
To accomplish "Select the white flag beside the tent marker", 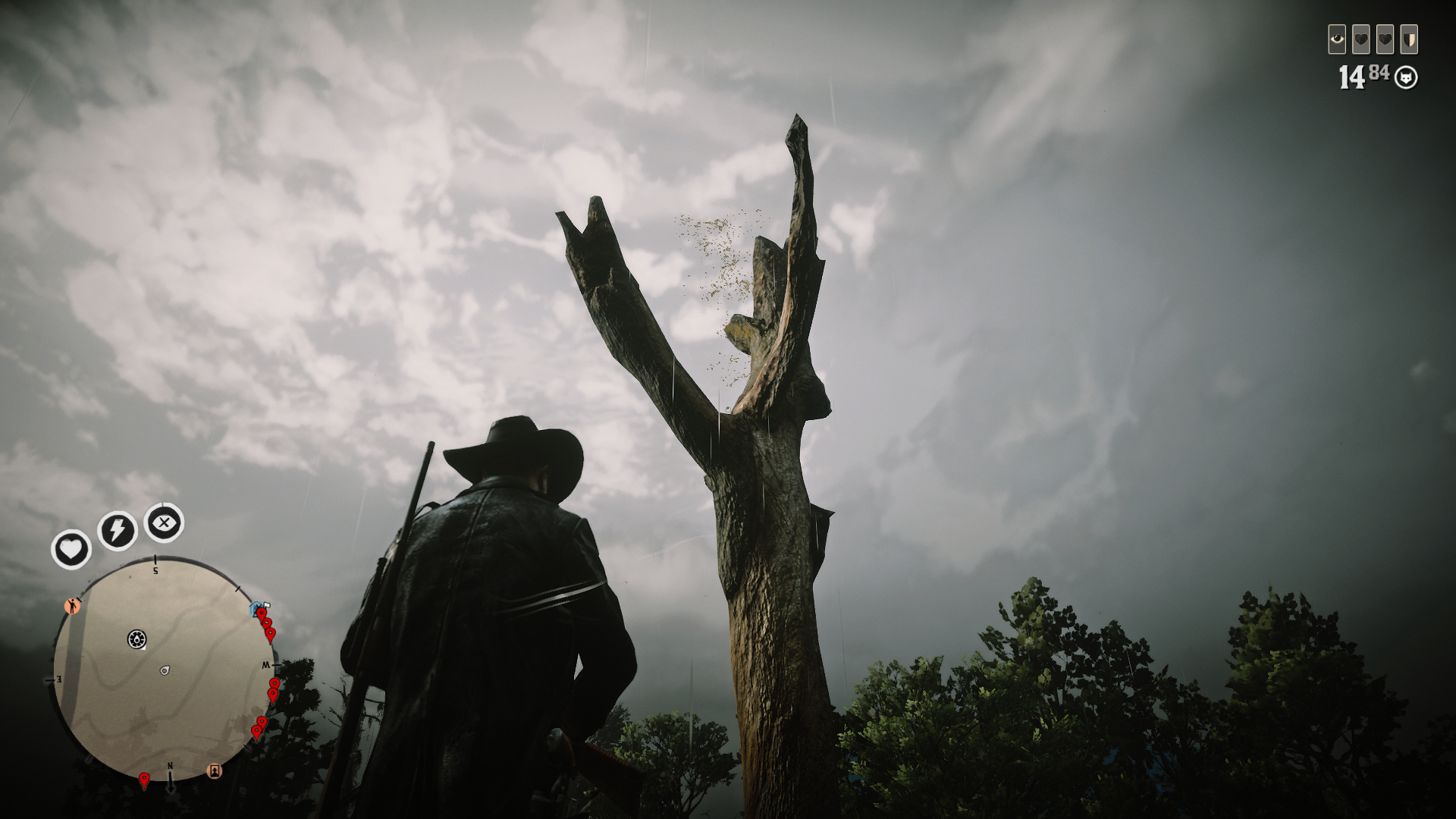I will coord(265,604).
